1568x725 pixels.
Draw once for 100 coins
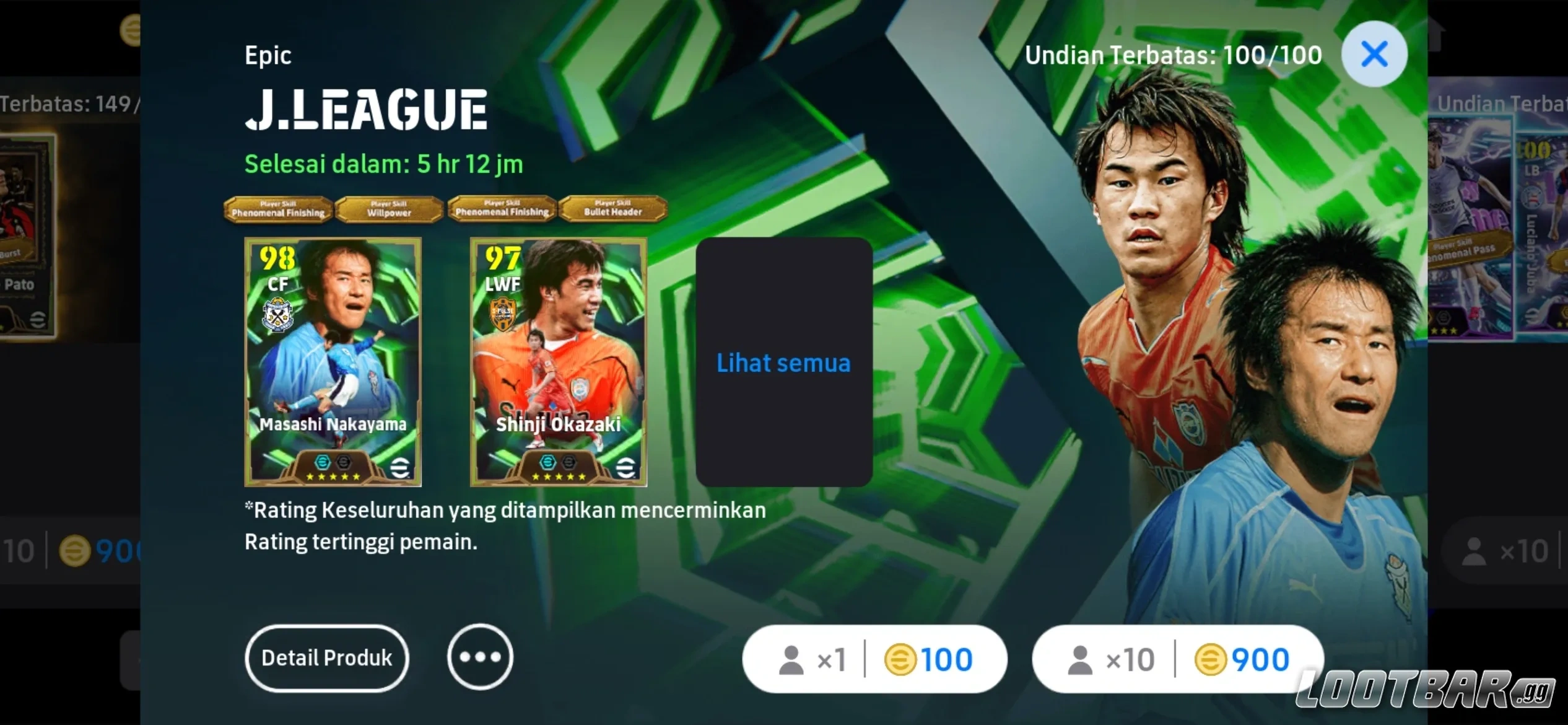click(874, 659)
